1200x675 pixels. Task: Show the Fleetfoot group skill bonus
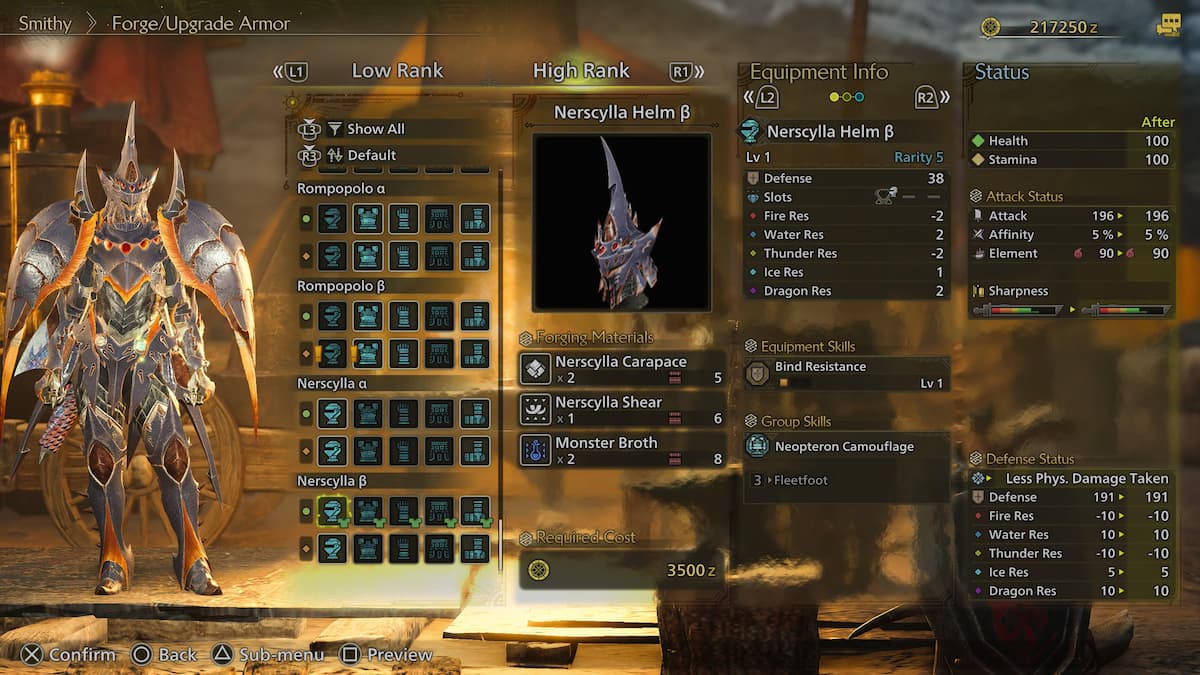pyautogui.click(x=800, y=480)
